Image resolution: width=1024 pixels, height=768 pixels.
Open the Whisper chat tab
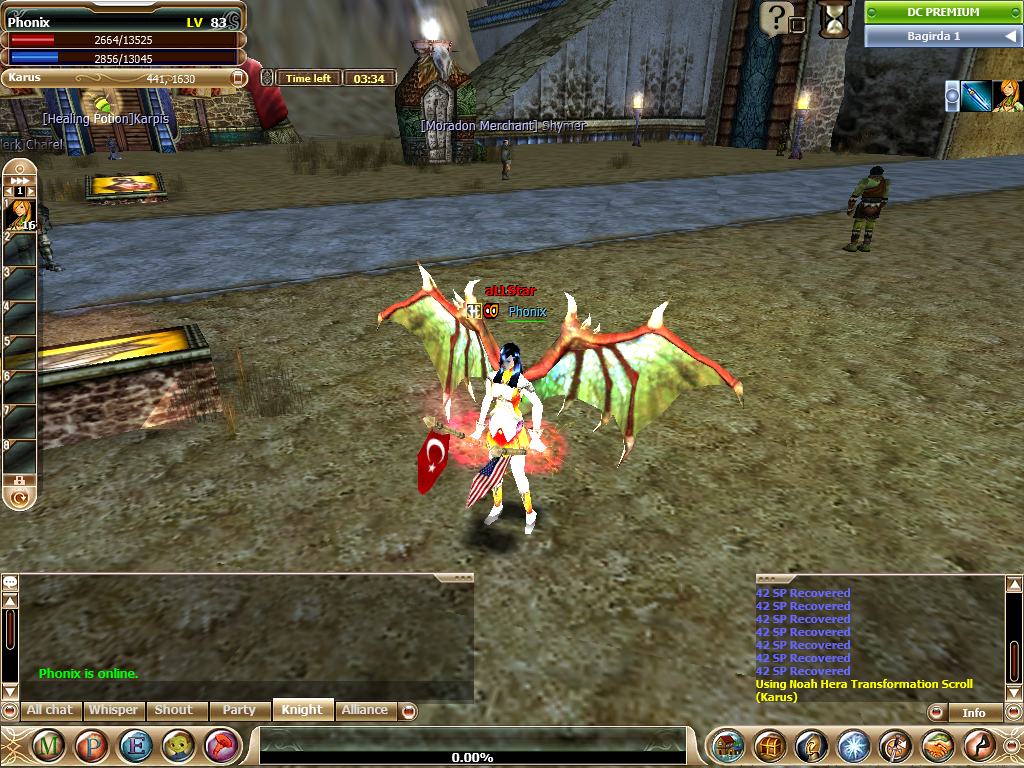point(113,710)
